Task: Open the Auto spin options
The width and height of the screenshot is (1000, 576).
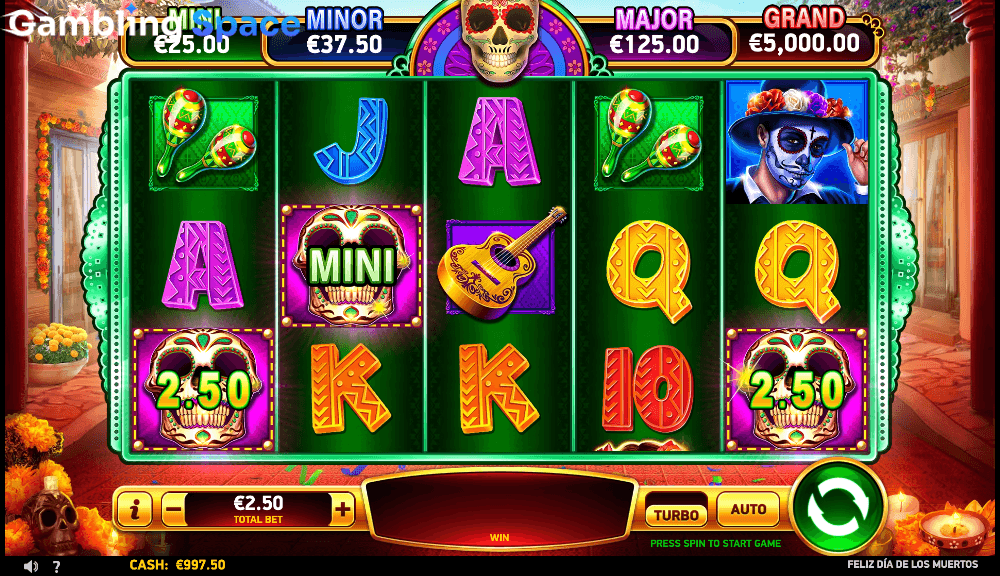Action: tap(748, 510)
